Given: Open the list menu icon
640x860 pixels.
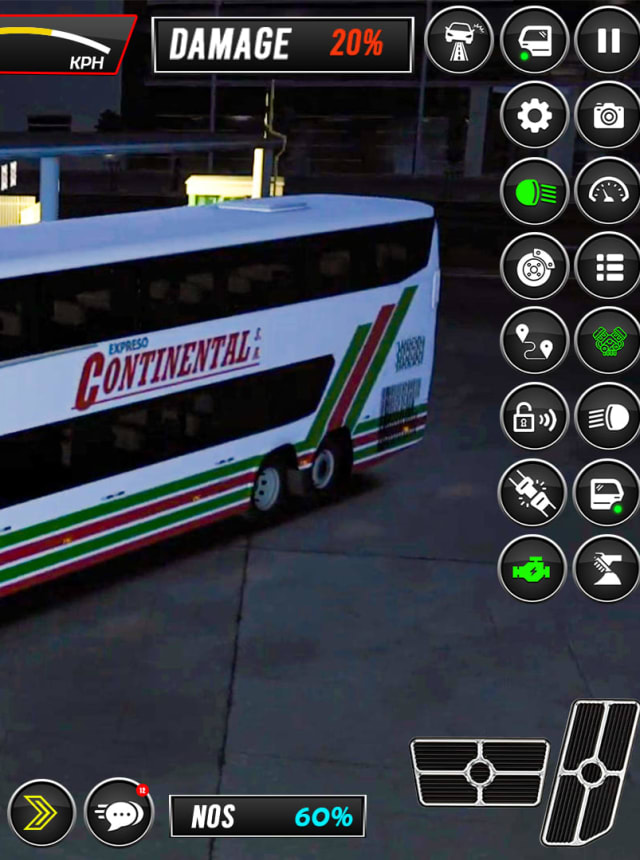Looking at the screenshot, I should 608,266.
